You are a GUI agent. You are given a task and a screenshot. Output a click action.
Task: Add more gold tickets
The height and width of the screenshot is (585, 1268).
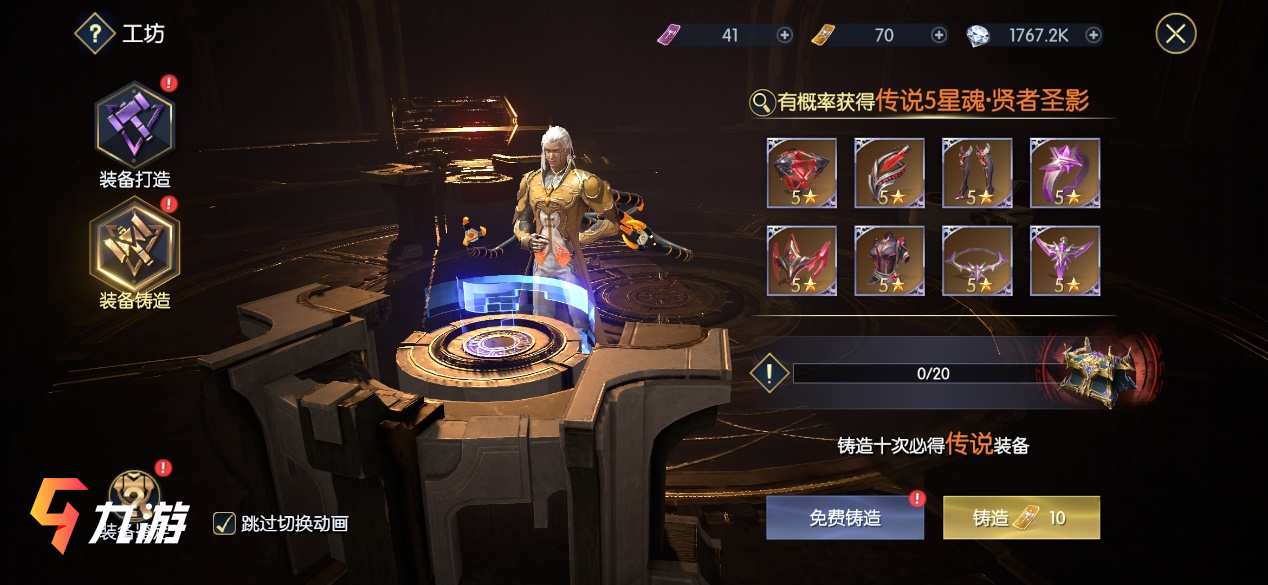tap(939, 35)
